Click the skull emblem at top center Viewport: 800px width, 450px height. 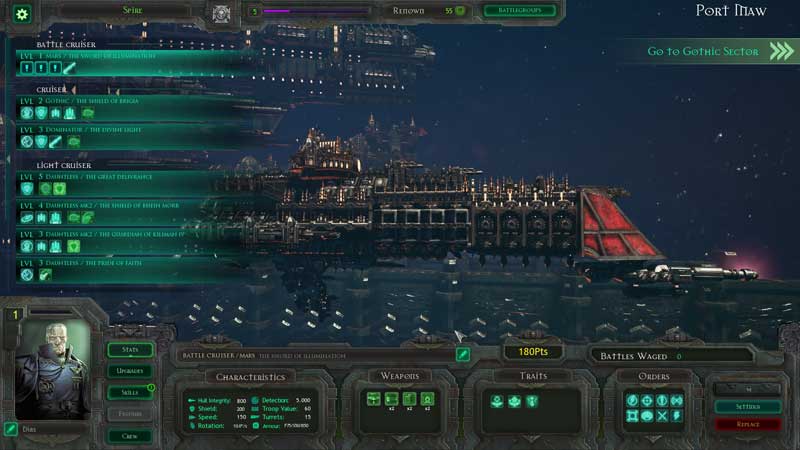point(222,12)
